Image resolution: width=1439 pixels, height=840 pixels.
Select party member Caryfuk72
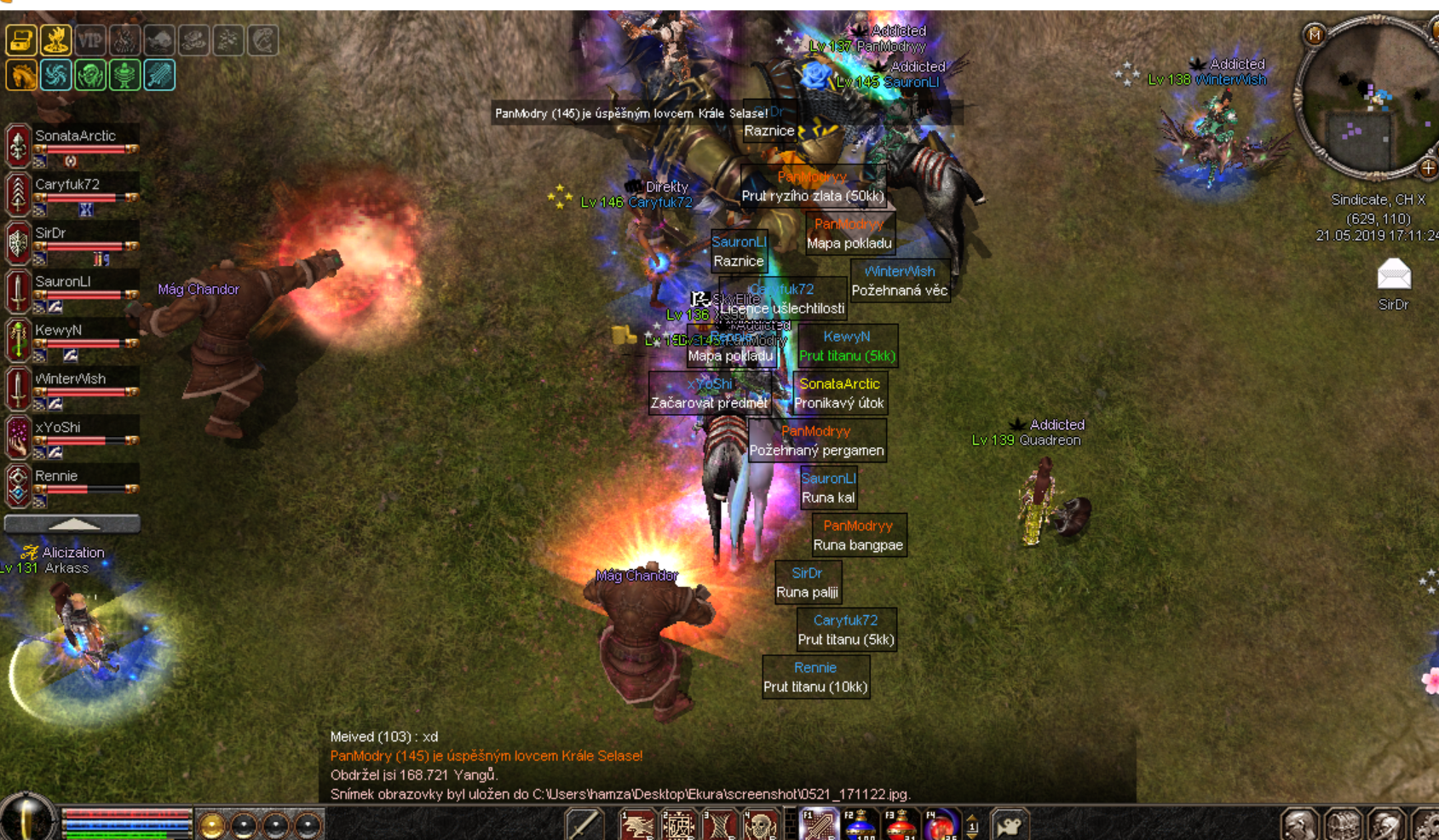point(68,185)
